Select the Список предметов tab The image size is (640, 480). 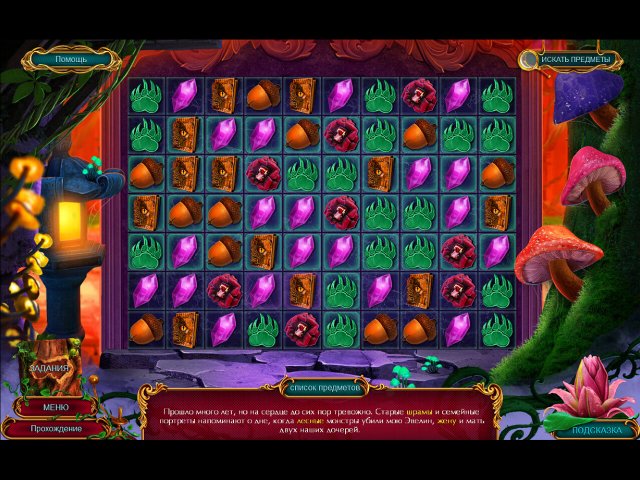320,386
